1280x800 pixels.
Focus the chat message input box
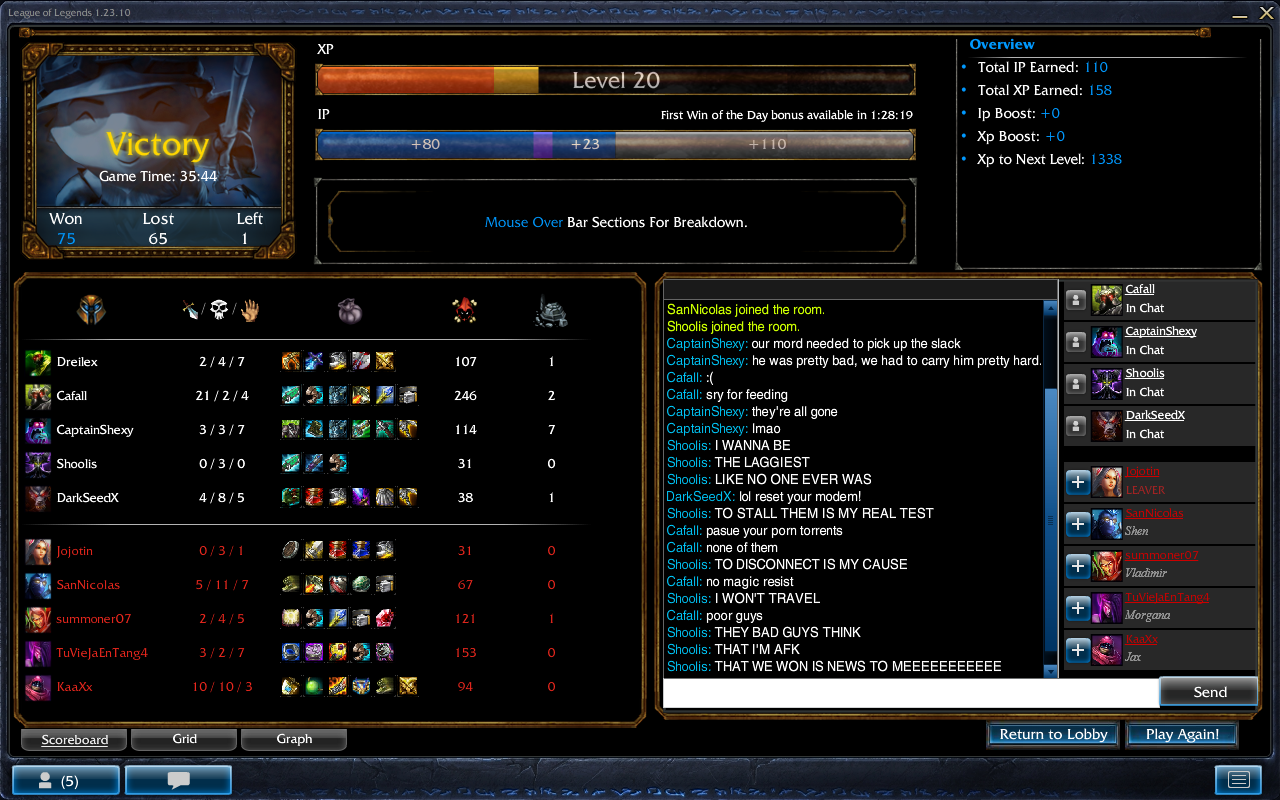point(910,693)
